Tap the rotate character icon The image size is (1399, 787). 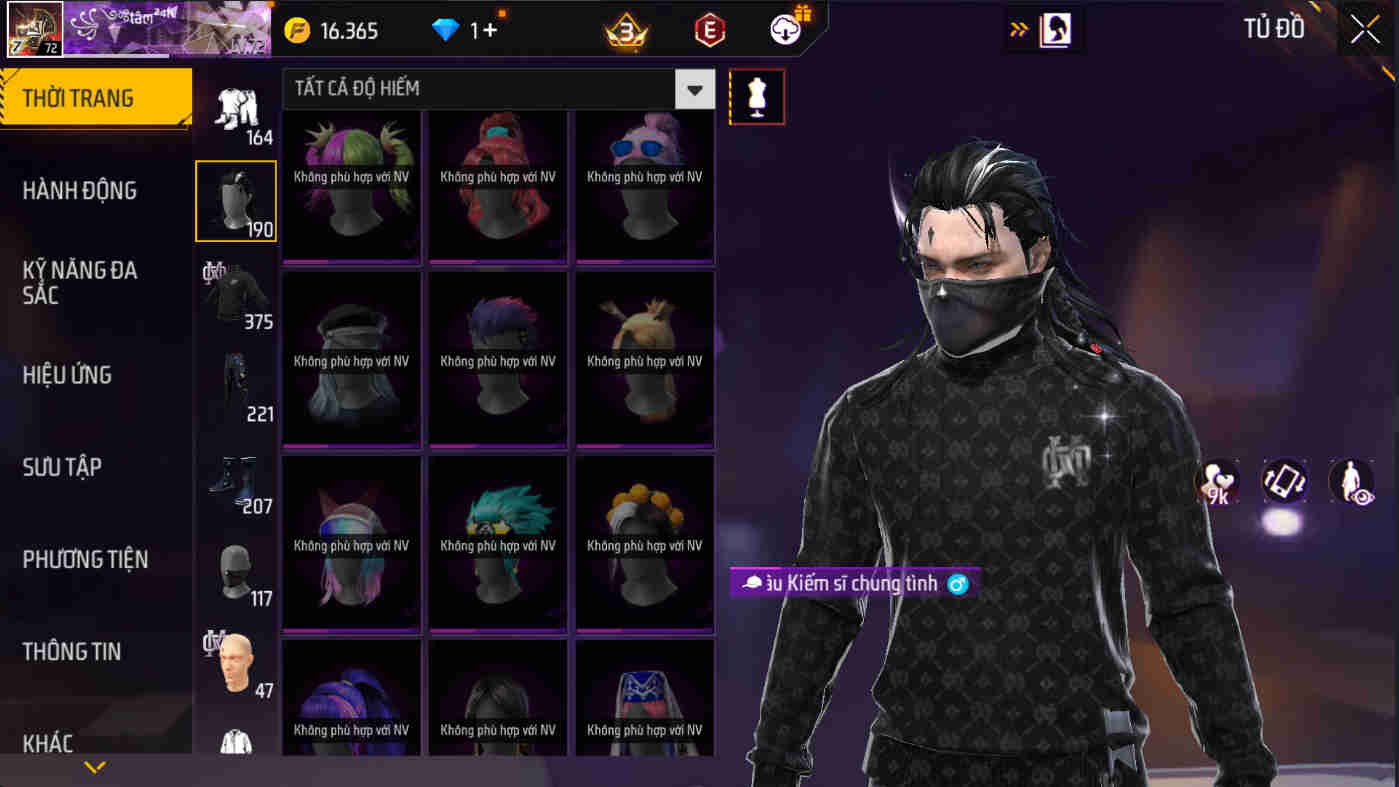point(1284,482)
